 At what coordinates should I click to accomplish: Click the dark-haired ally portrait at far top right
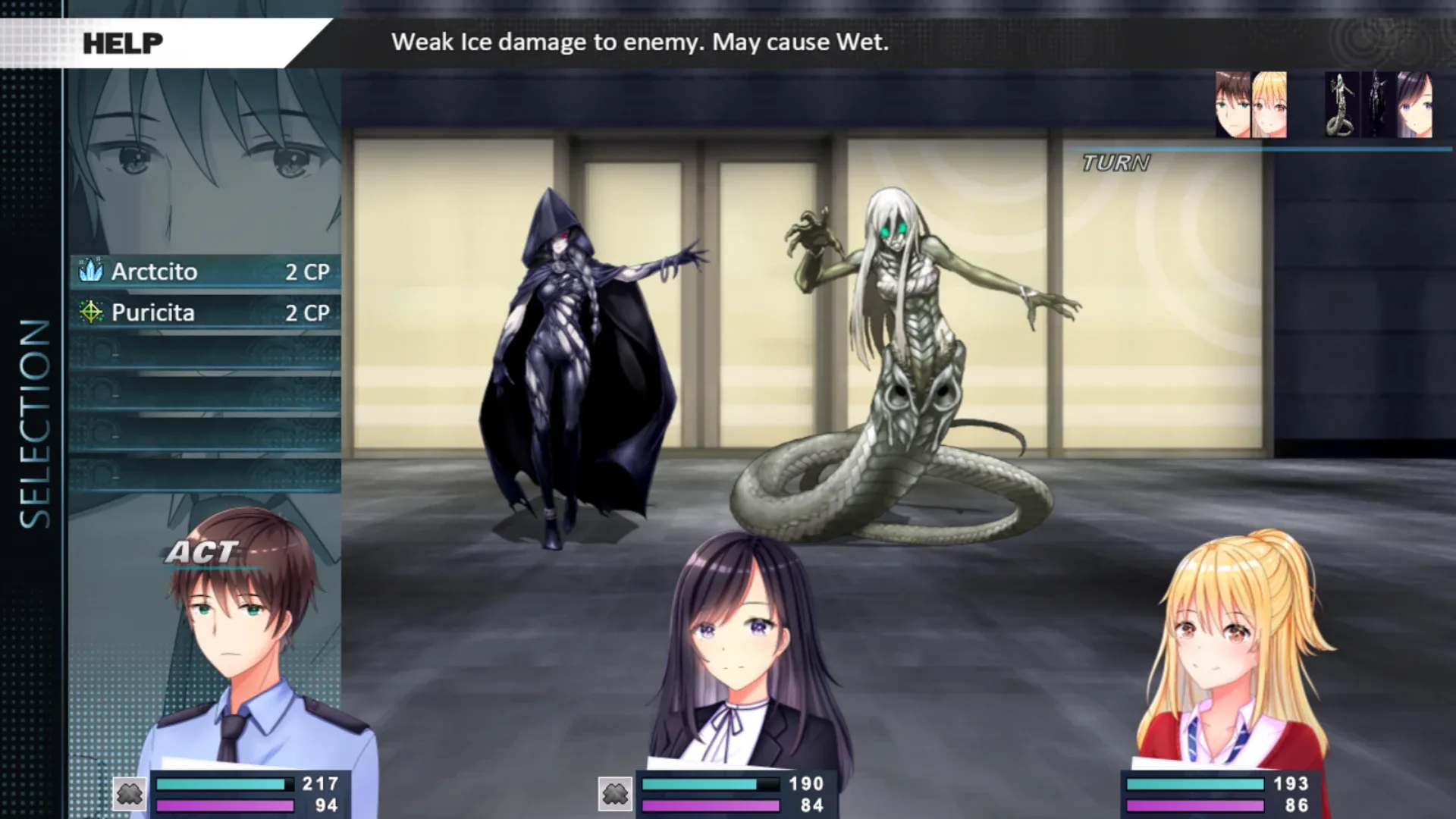click(x=1415, y=105)
